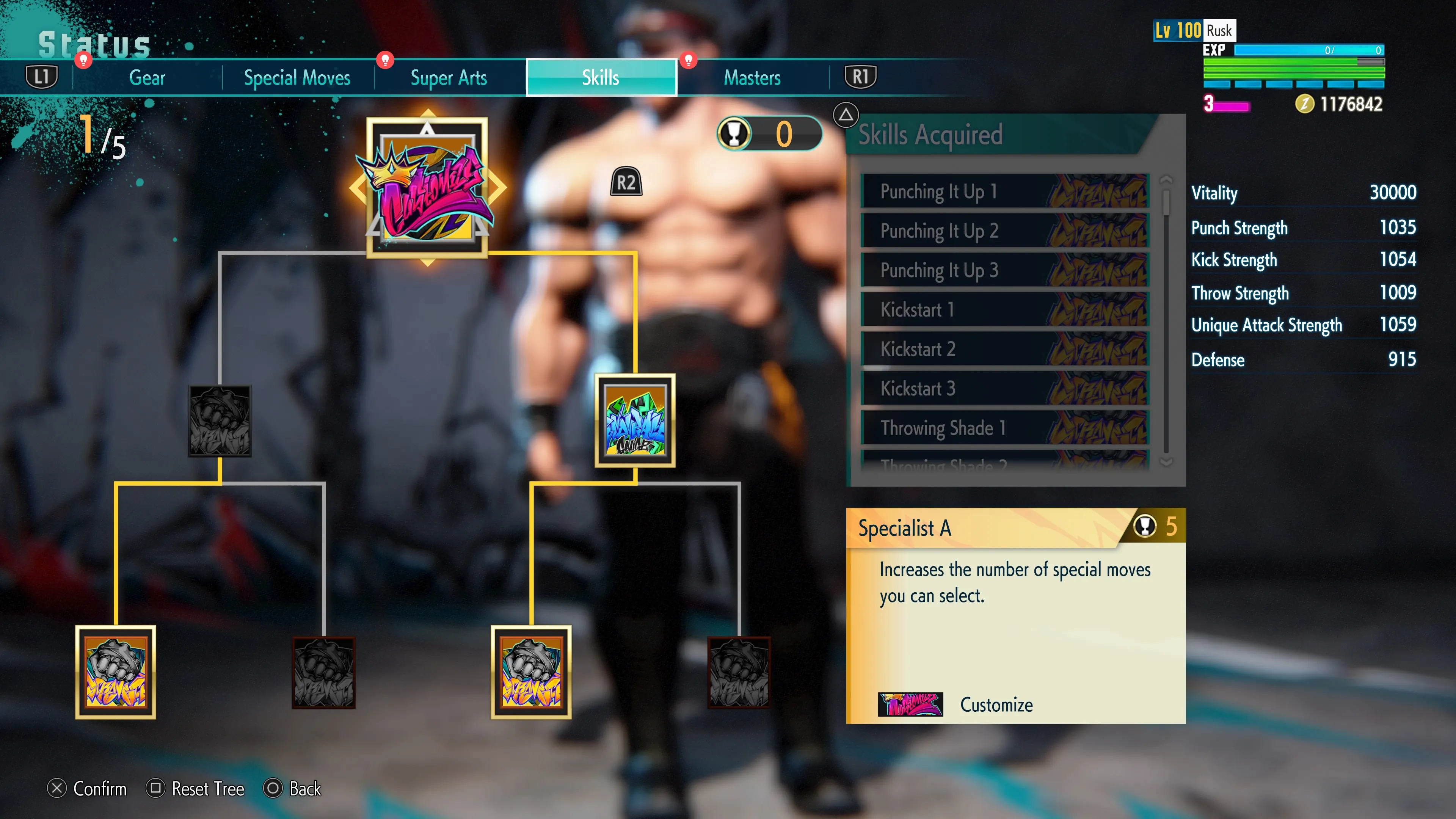Toggle the Punching It Up 1 acquired skill
This screenshot has width=1456, height=819.
point(1004,191)
